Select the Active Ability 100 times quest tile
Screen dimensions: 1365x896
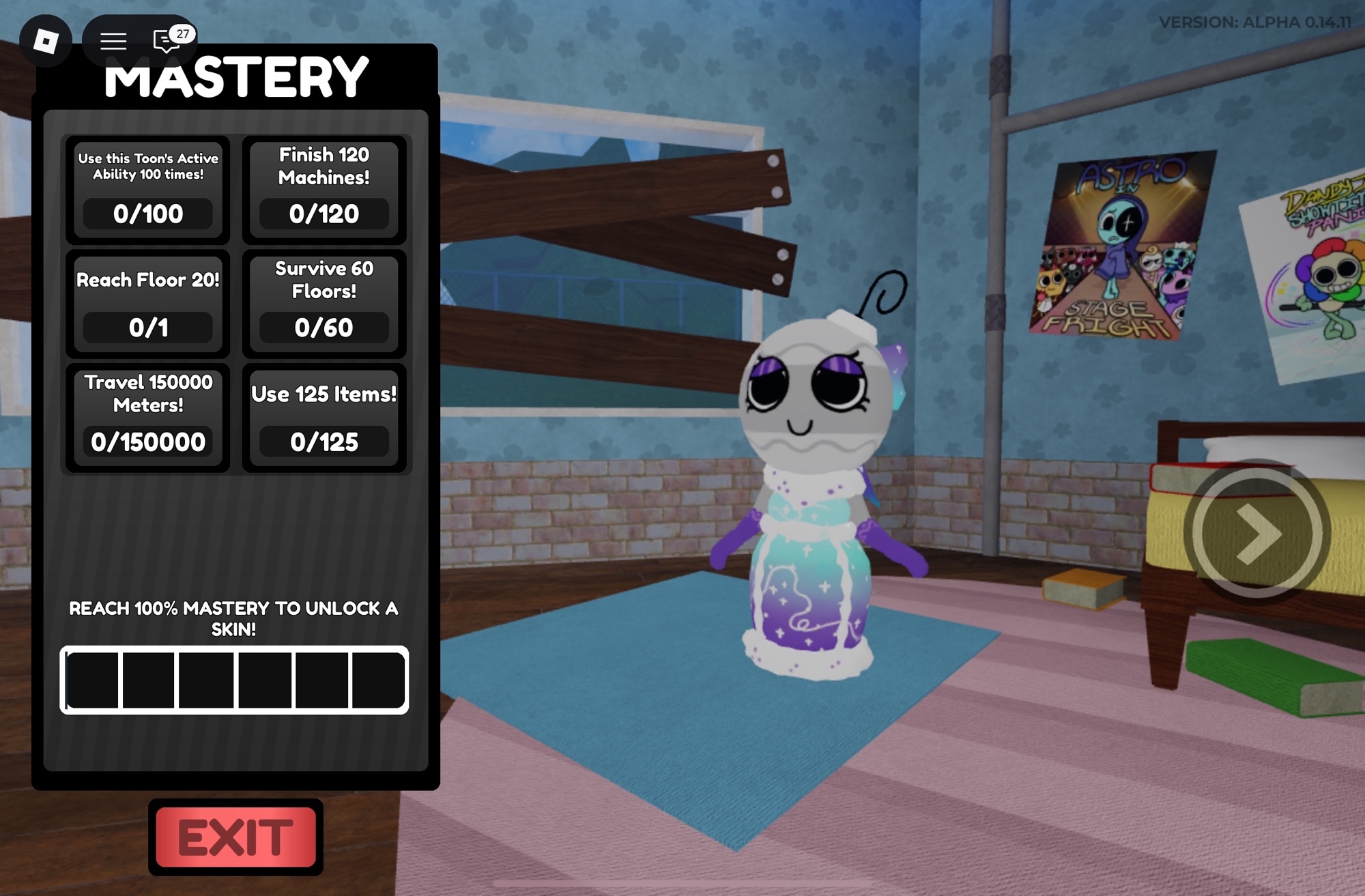pyautogui.click(x=148, y=189)
